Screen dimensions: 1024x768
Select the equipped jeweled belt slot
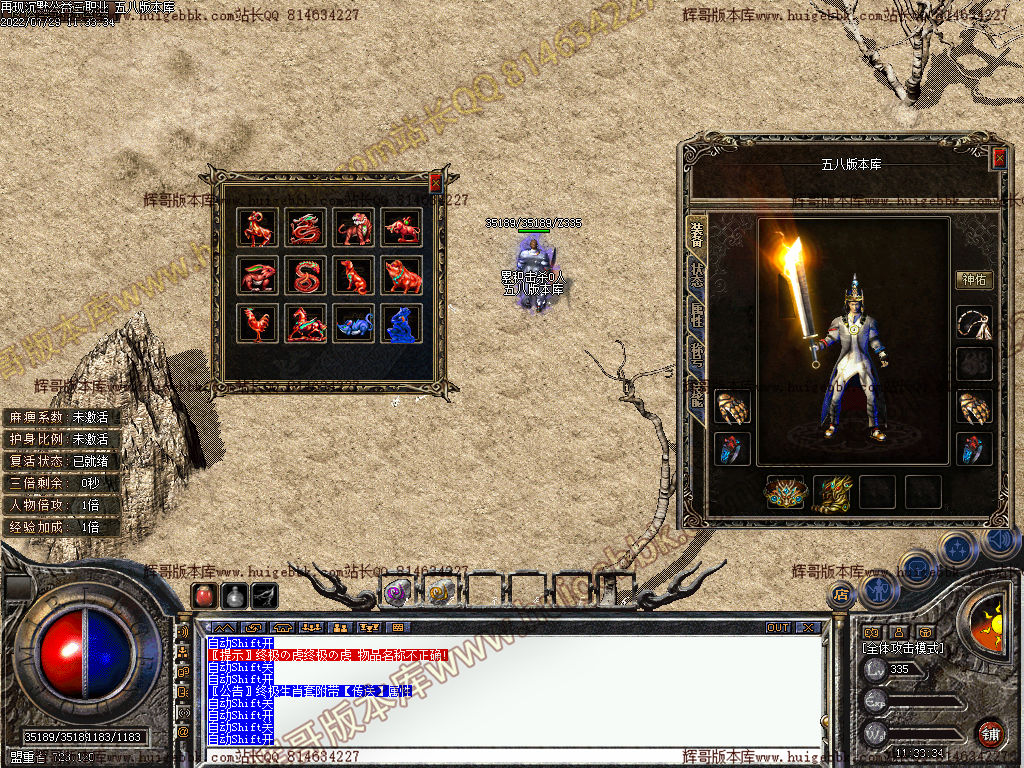click(785, 492)
